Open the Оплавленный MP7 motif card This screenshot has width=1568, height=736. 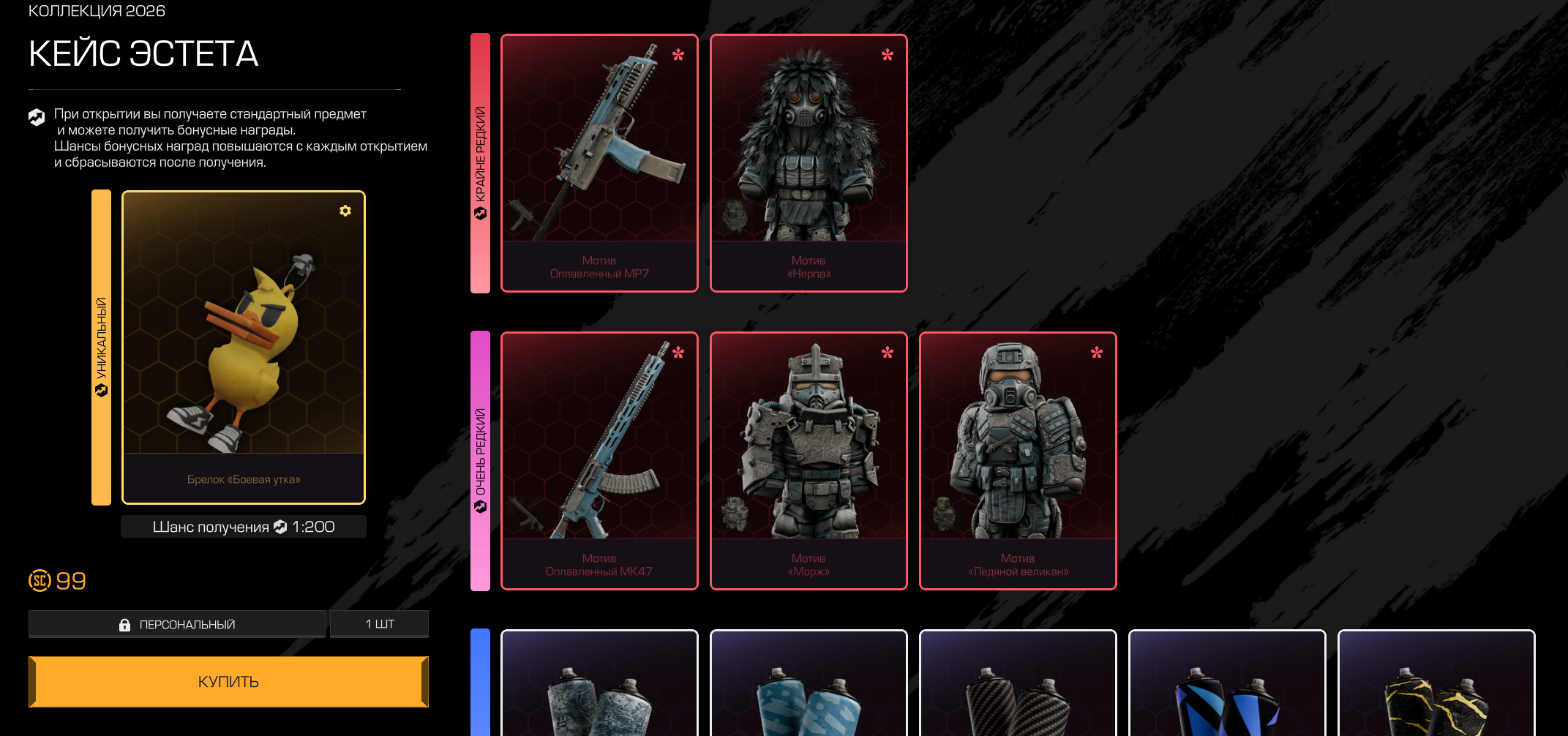pos(599,163)
